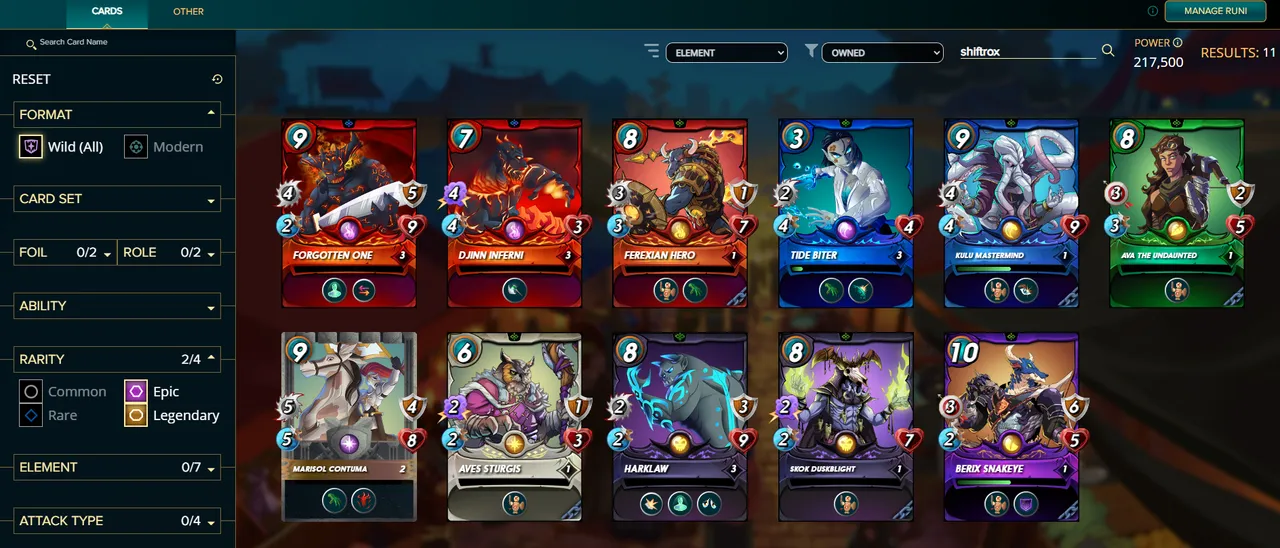Viewport: 1280px width, 548px height.
Task: Reset all card filters
Action: [x=217, y=79]
